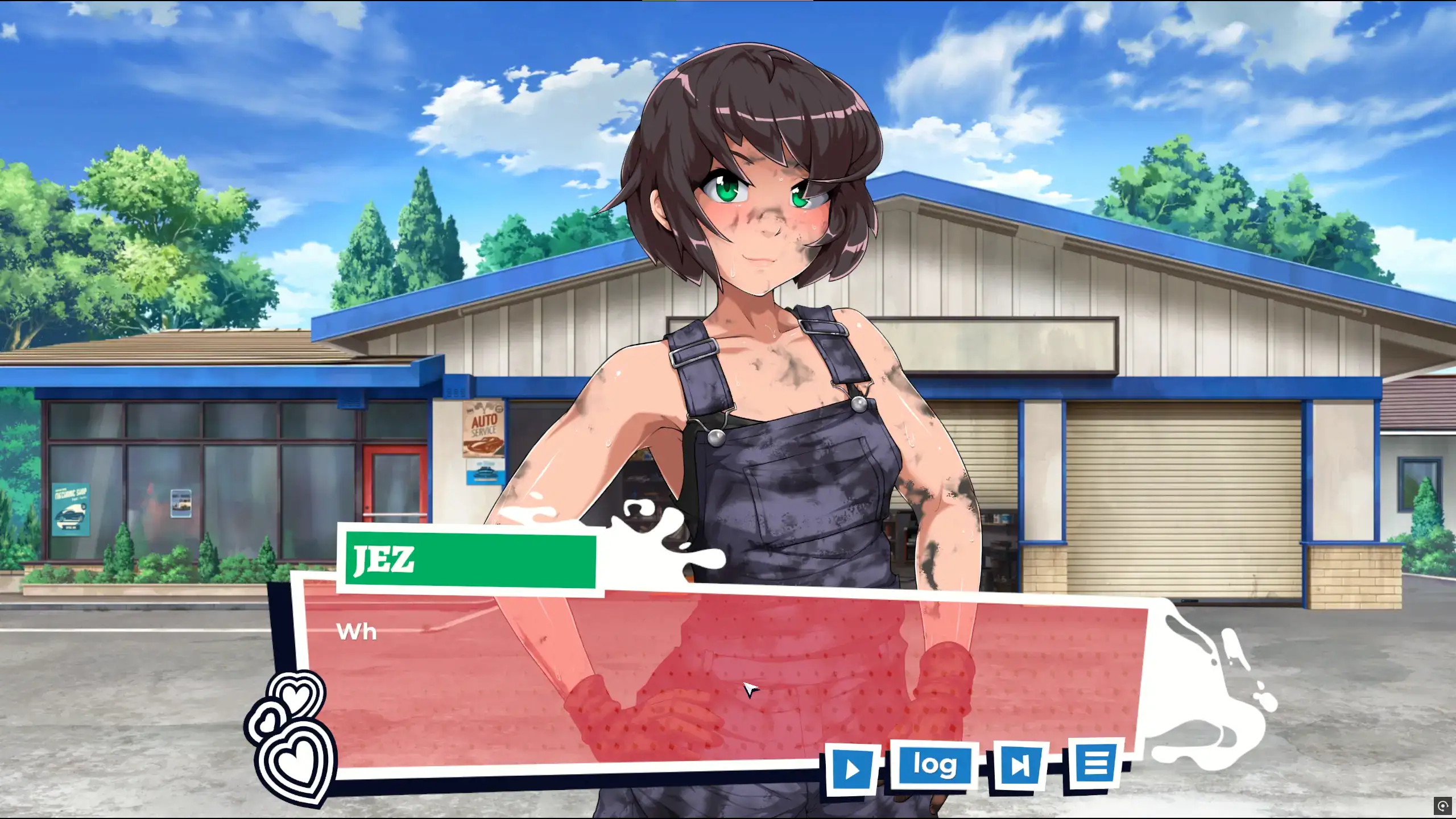Screen dimensions: 1456x819
Task: Open the dialogue log
Action: point(934,765)
